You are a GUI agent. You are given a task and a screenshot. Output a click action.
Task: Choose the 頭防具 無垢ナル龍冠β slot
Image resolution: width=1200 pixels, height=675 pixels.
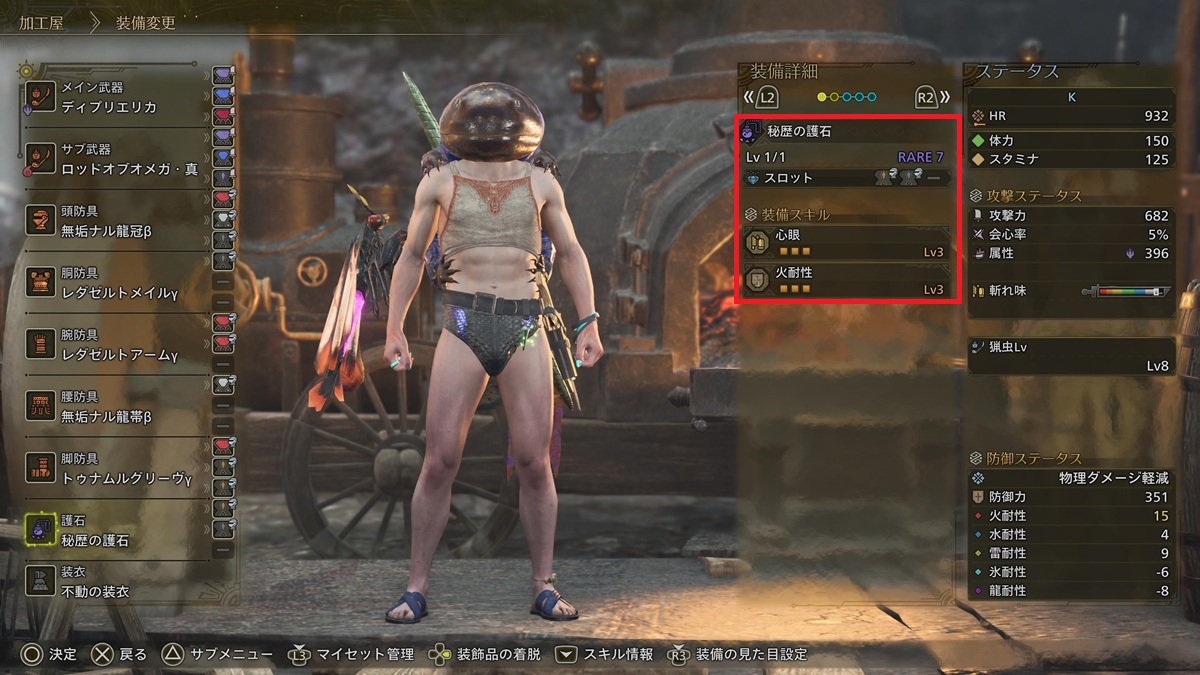tap(120, 220)
